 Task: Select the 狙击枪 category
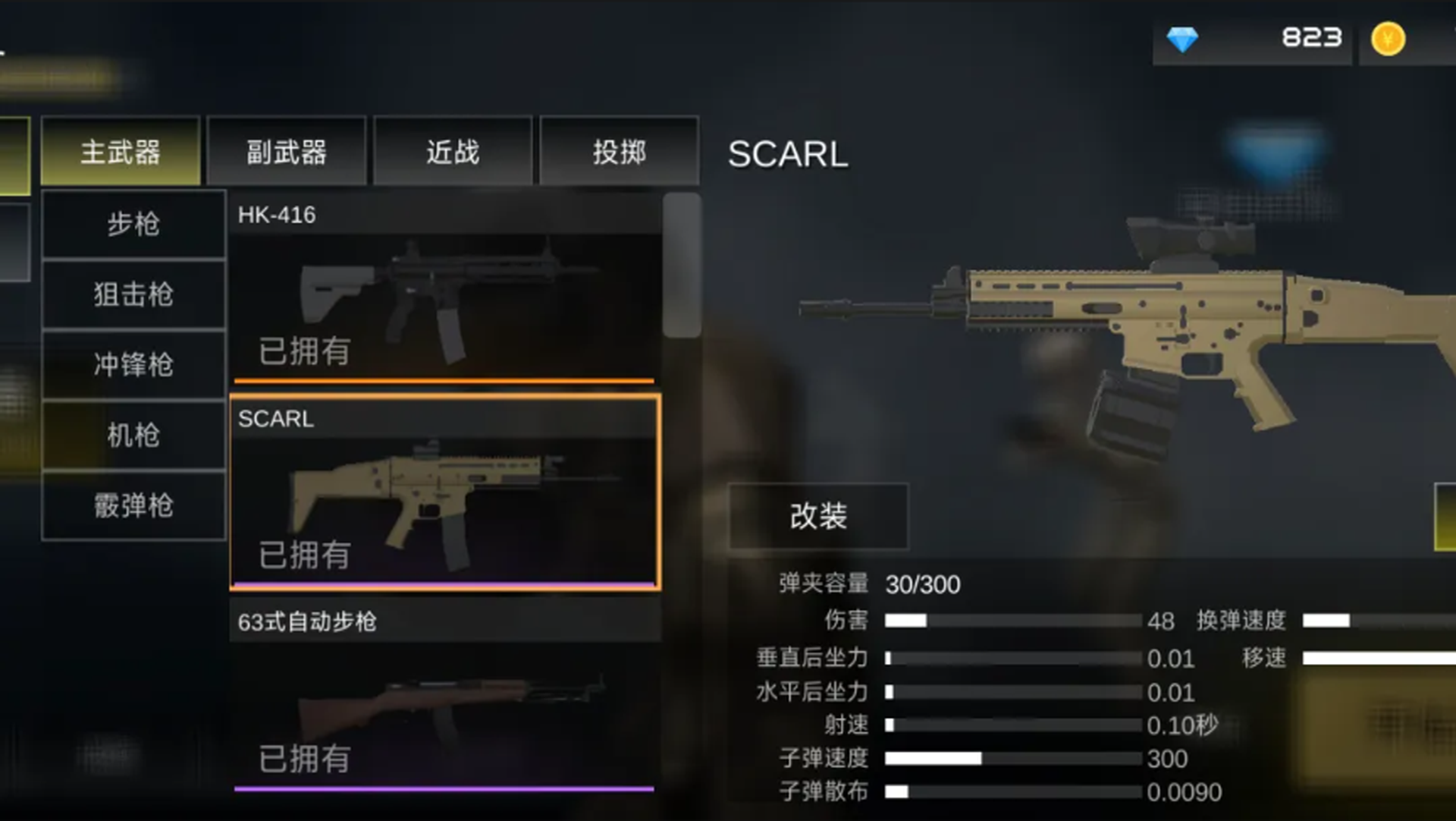point(133,294)
